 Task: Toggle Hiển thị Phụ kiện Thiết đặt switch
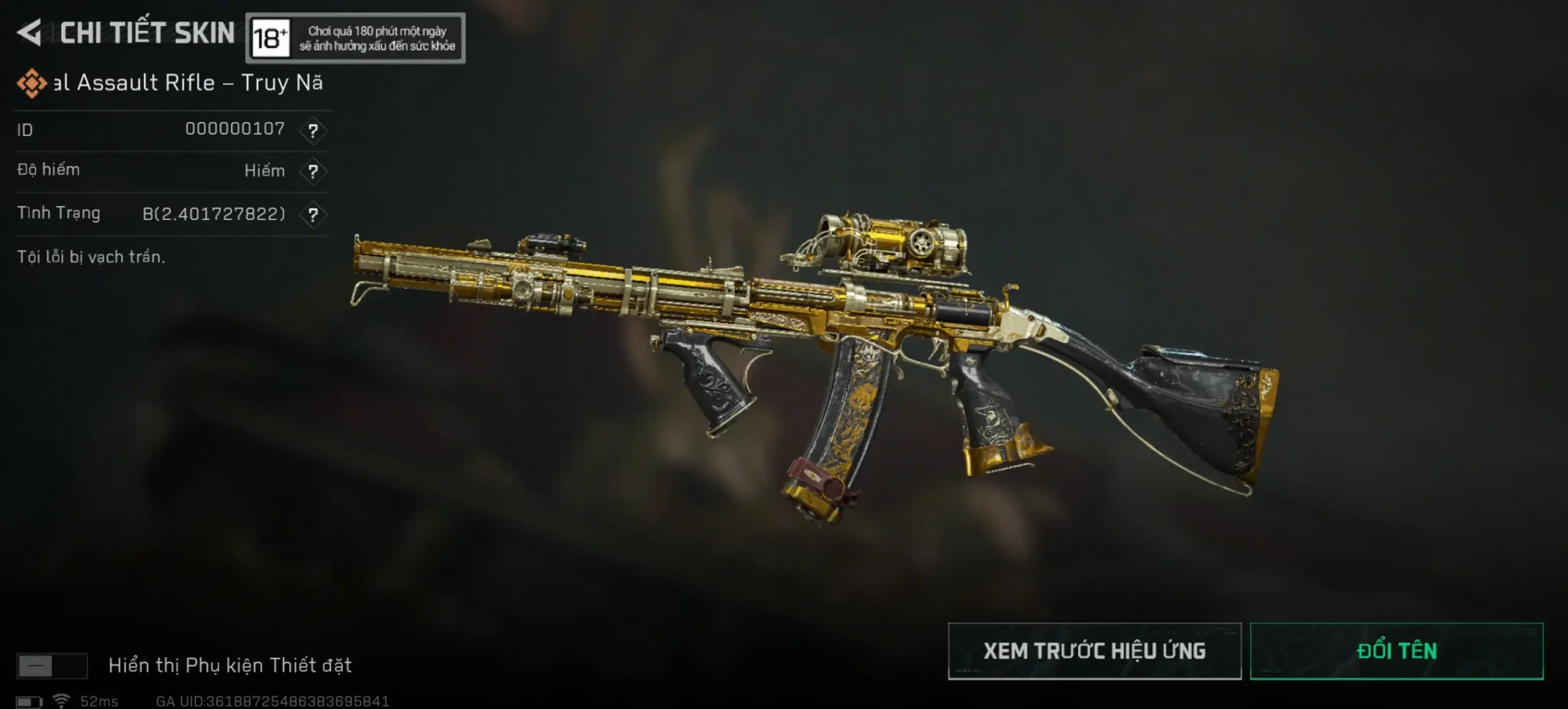point(52,666)
